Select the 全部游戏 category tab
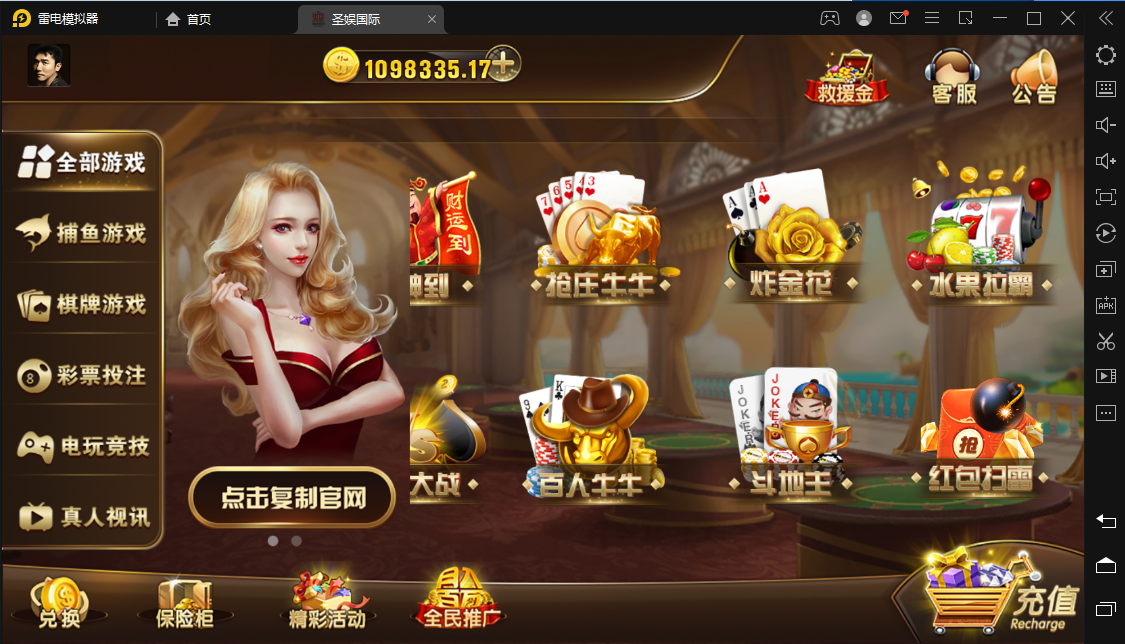This screenshot has height=644, width=1125. point(82,162)
